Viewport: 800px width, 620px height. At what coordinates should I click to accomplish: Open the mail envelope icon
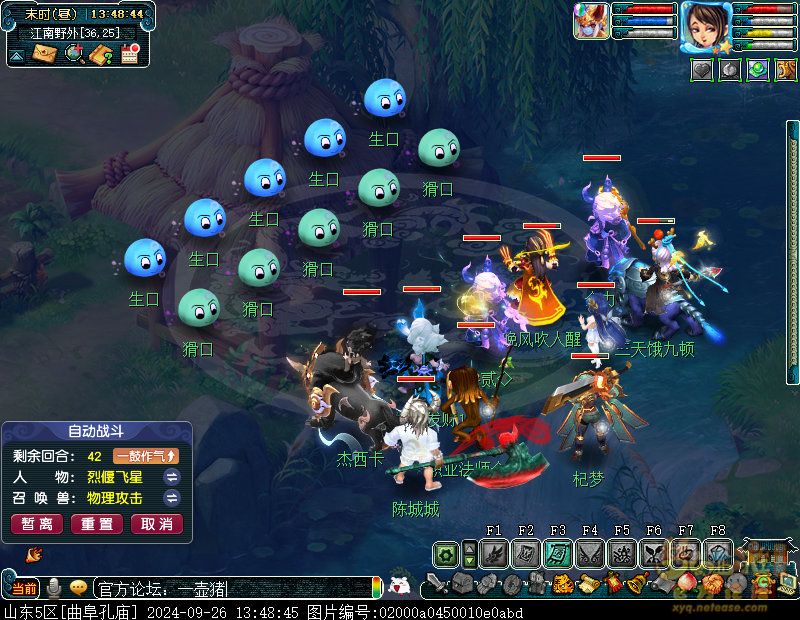pyautogui.click(x=44, y=54)
